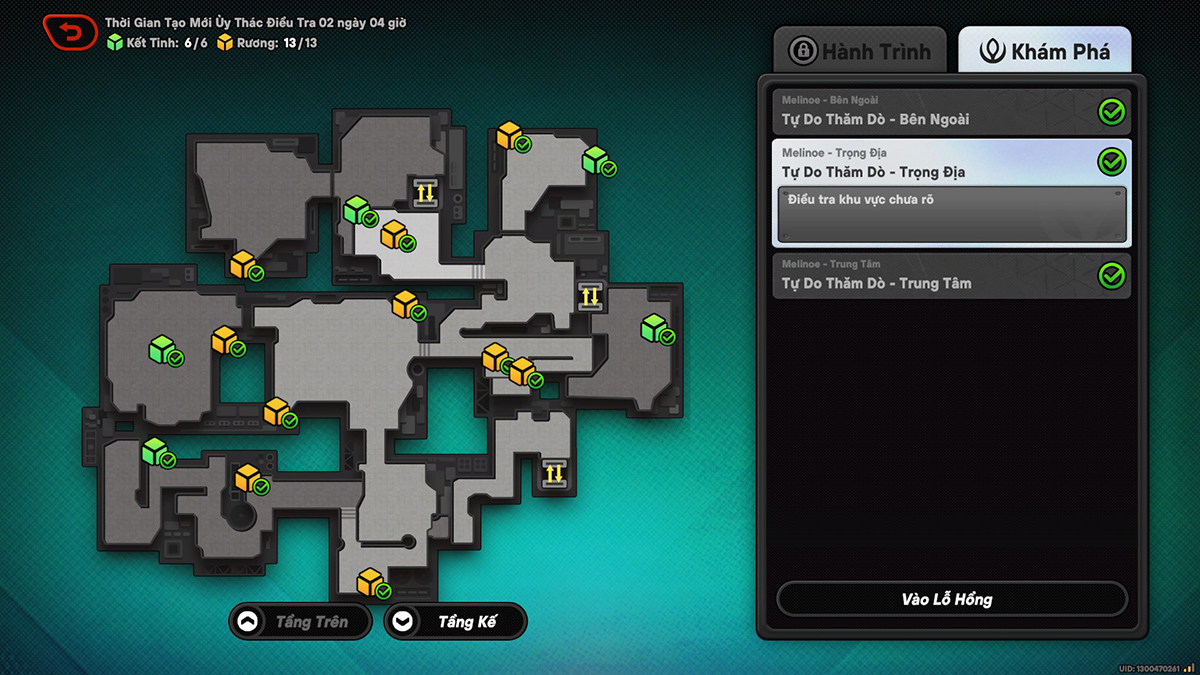Switch floors using Tầng Kế button
The height and width of the screenshot is (675, 1200).
pos(455,621)
